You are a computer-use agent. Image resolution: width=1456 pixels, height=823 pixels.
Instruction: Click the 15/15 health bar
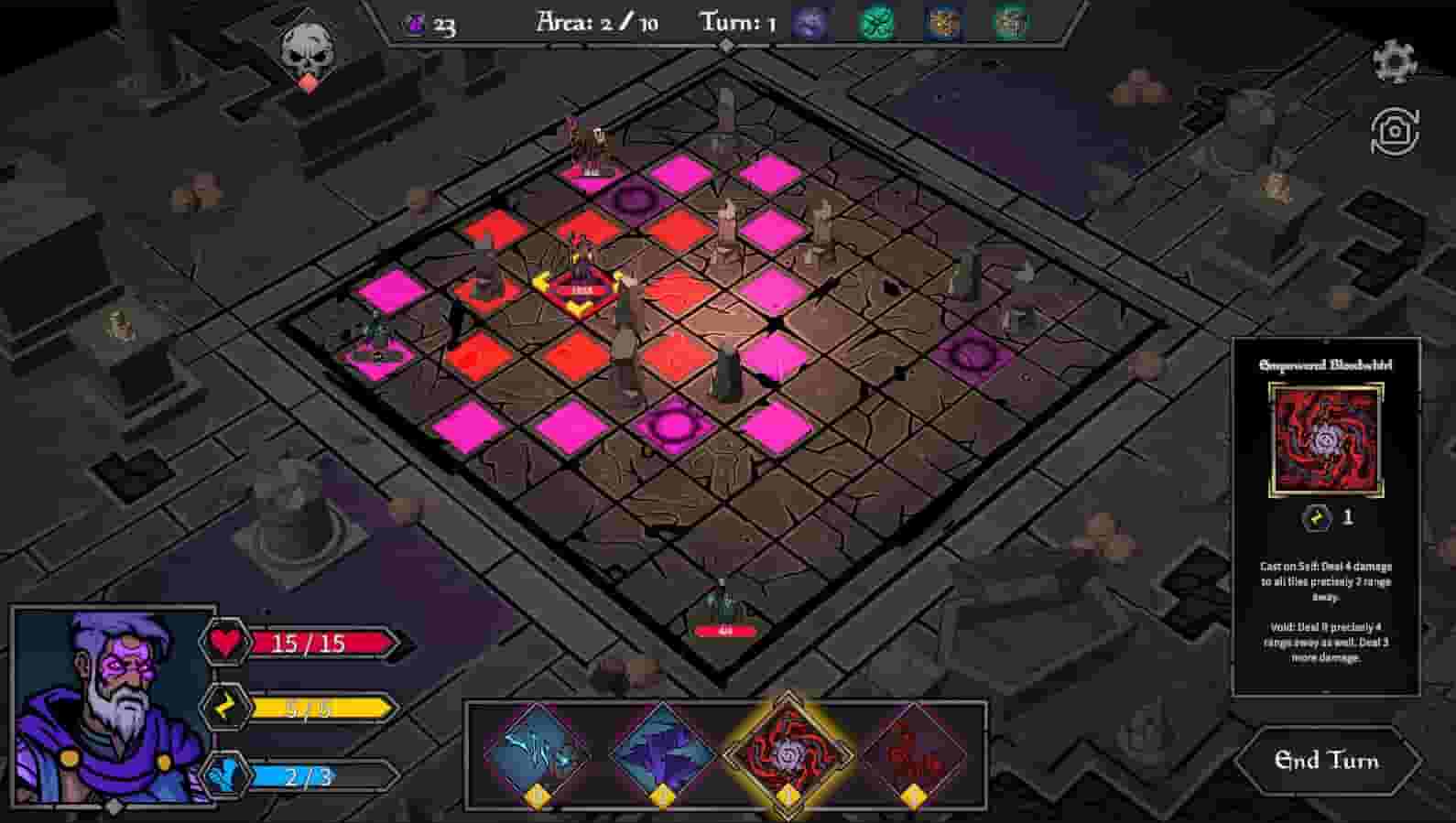321,644
